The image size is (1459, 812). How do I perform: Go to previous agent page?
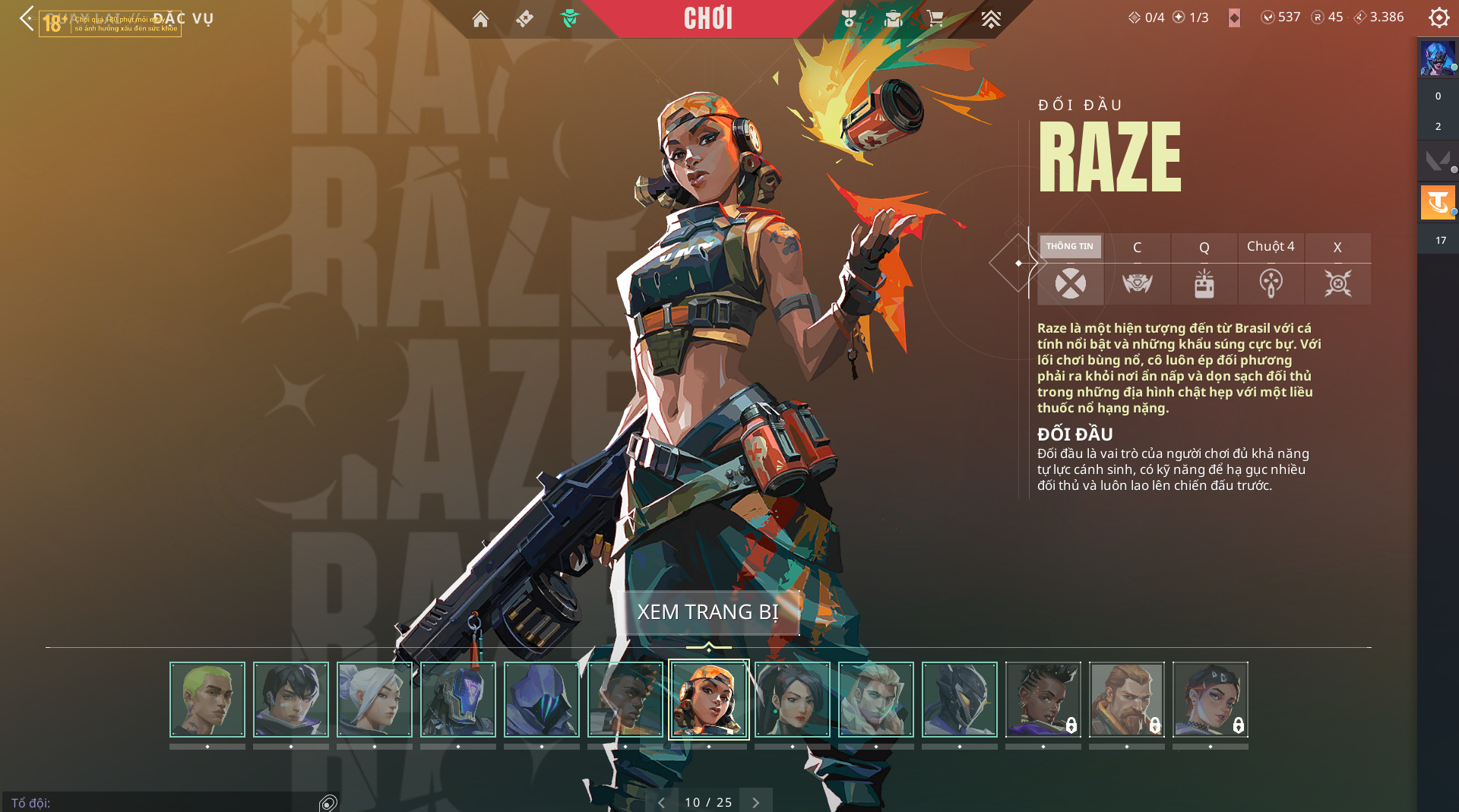pyautogui.click(x=661, y=802)
